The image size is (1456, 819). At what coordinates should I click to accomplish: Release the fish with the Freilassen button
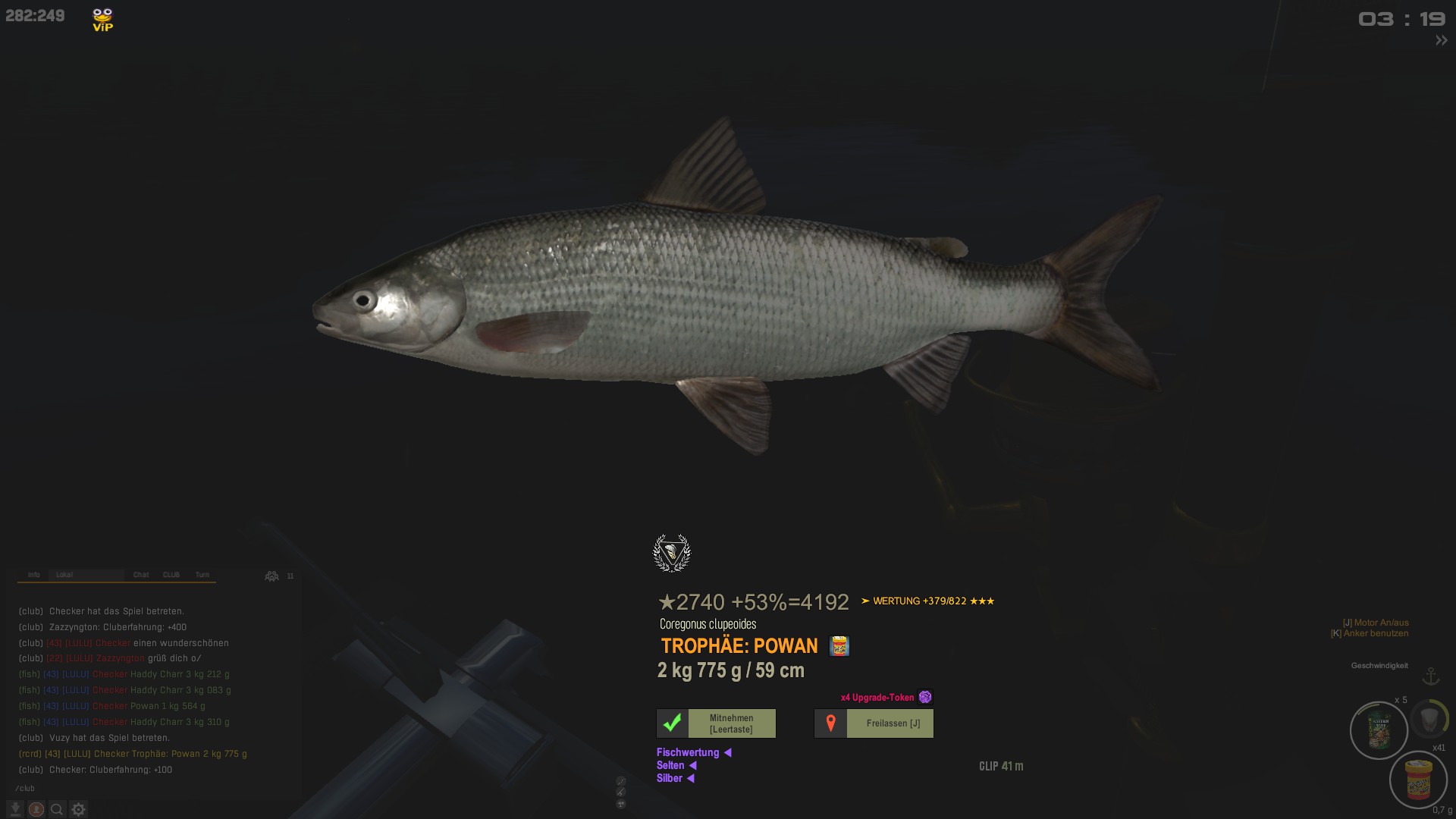coord(874,723)
